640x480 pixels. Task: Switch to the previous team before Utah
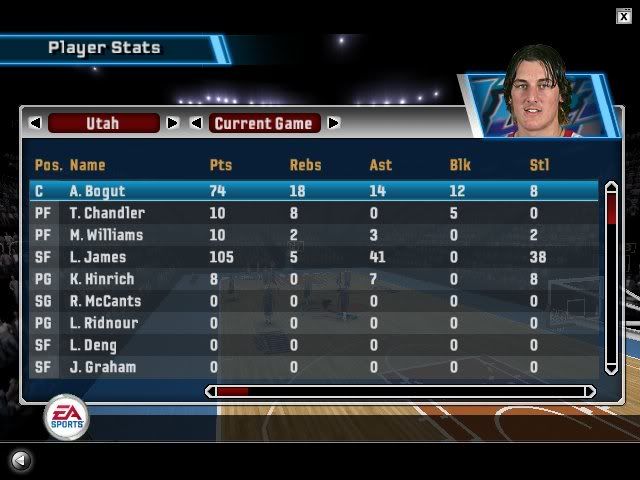click(x=35, y=123)
